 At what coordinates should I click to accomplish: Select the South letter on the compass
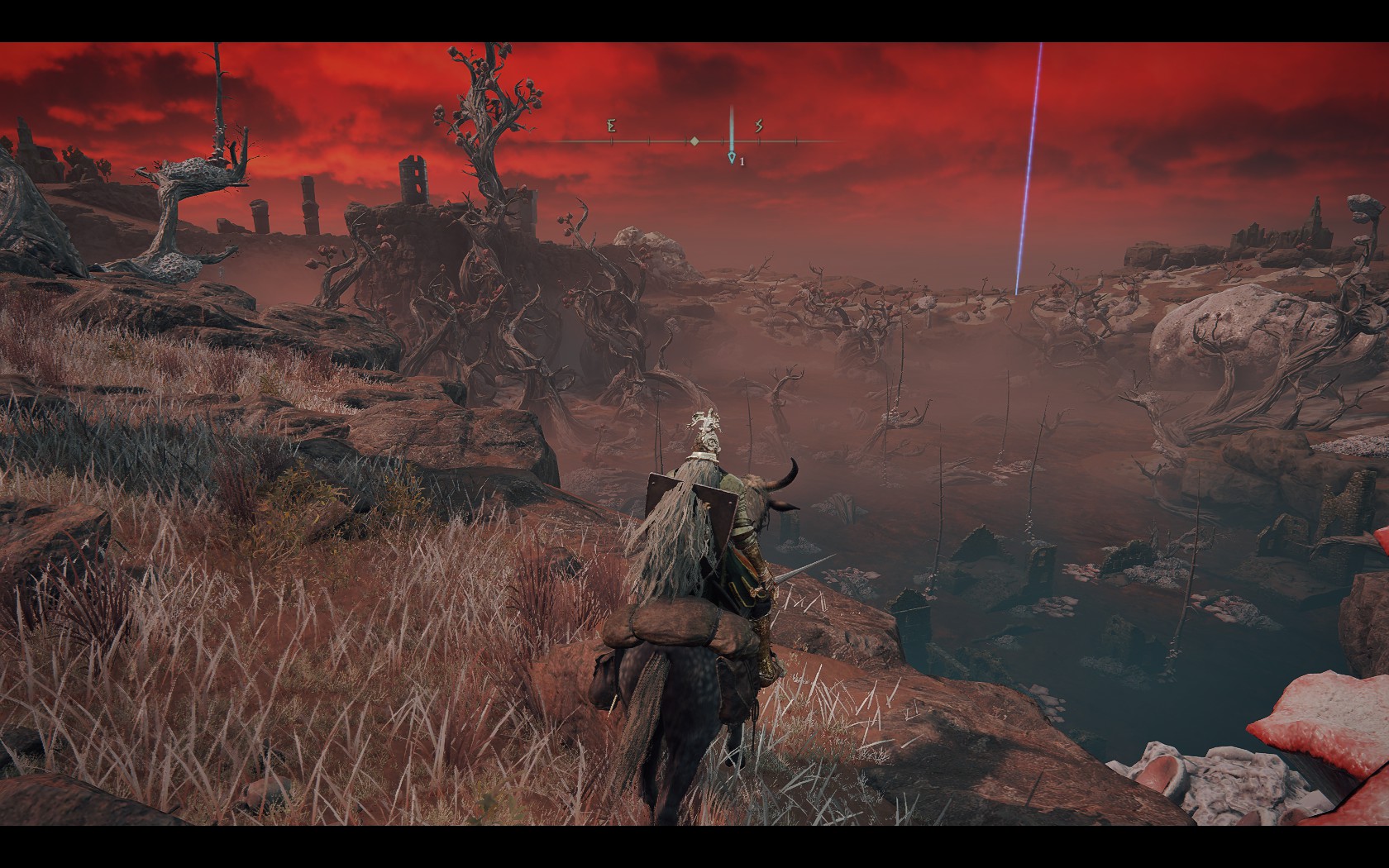pyautogui.click(x=759, y=126)
